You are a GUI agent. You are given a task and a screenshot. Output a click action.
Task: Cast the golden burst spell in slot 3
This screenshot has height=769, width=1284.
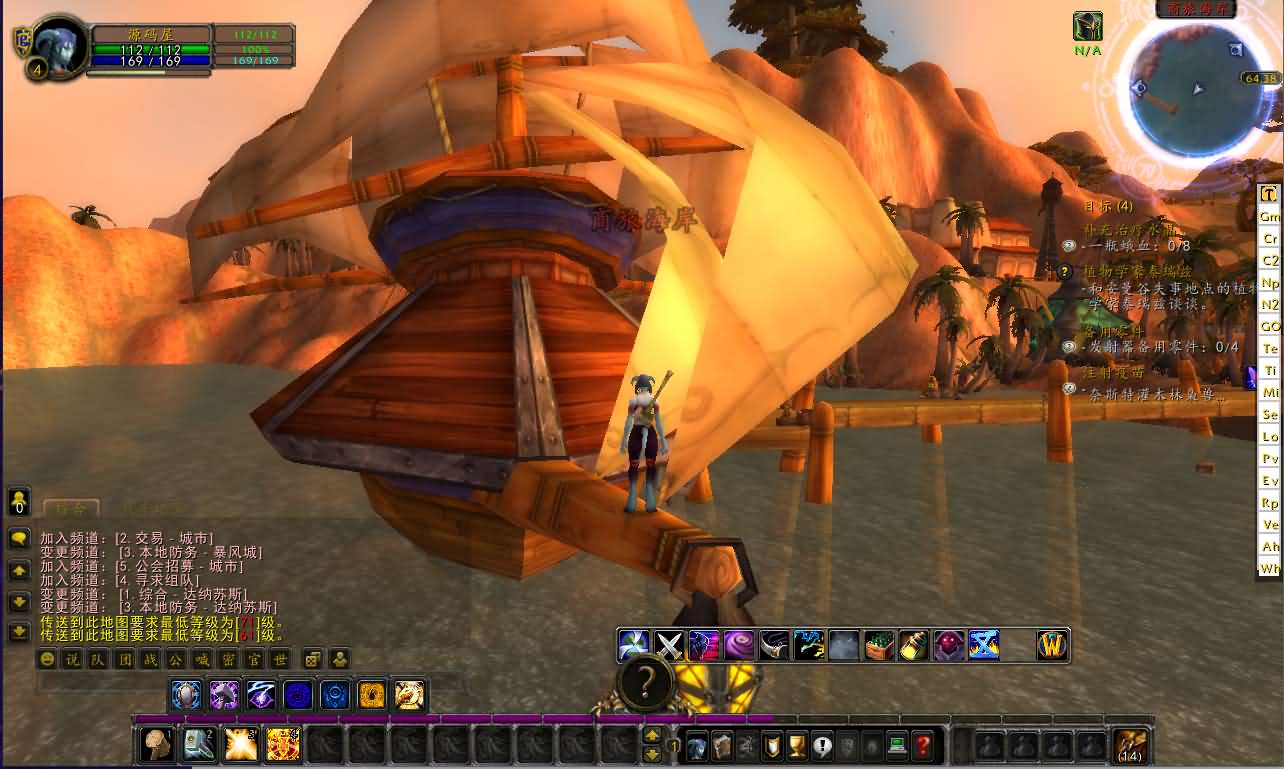pos(241,744)
